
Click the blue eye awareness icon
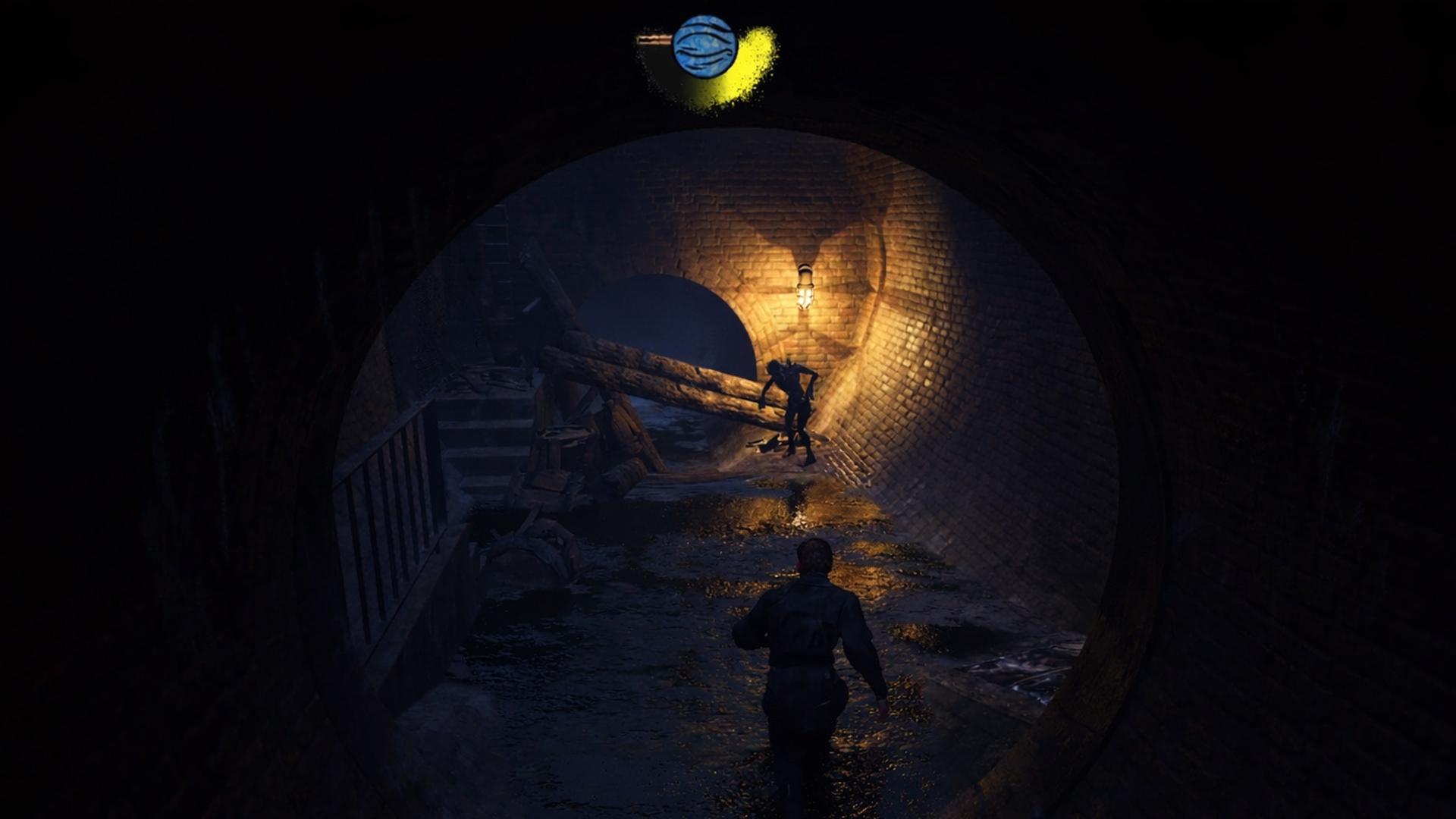[704, 46]
